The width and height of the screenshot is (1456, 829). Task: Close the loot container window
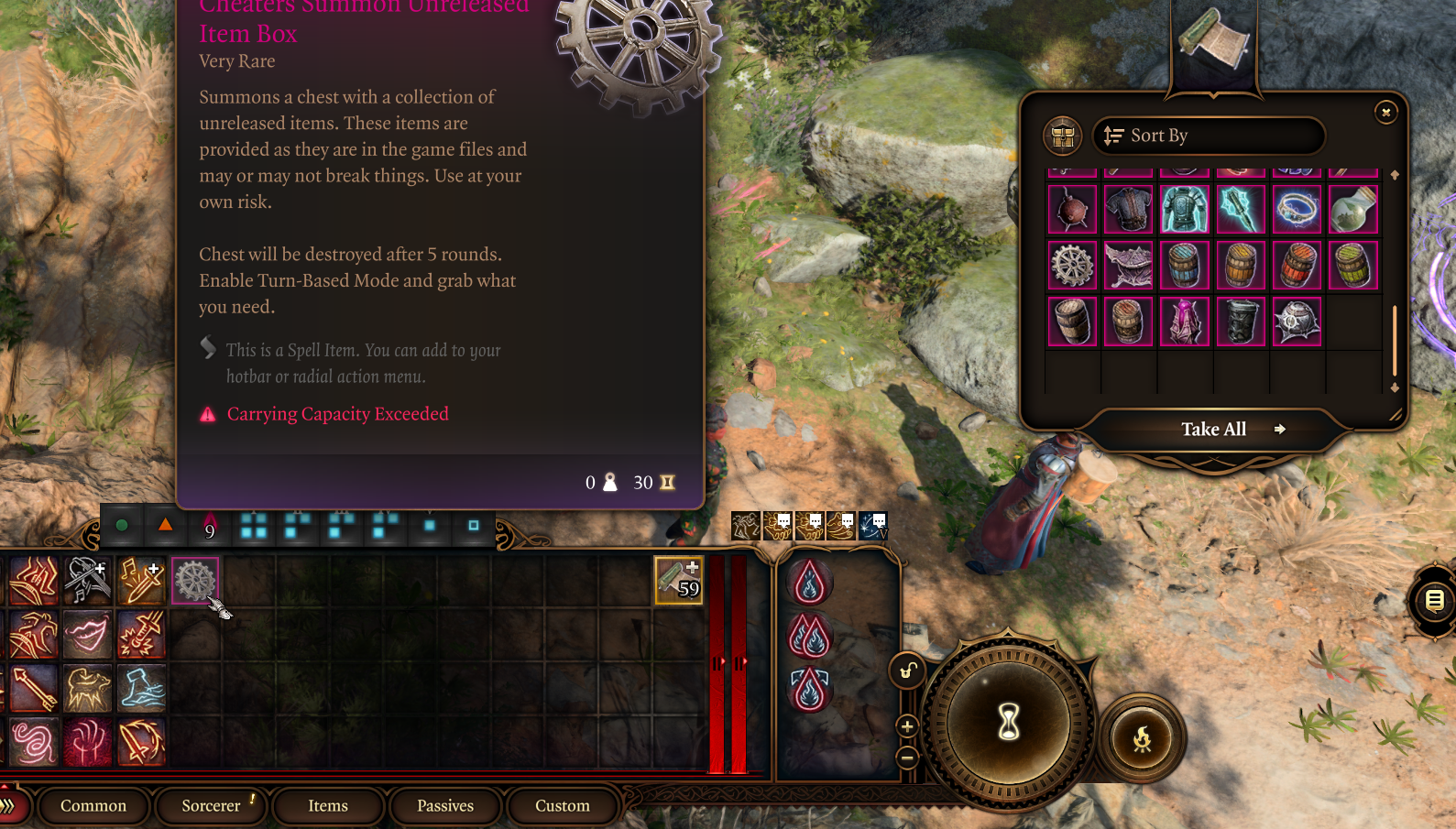point(1385,112)
